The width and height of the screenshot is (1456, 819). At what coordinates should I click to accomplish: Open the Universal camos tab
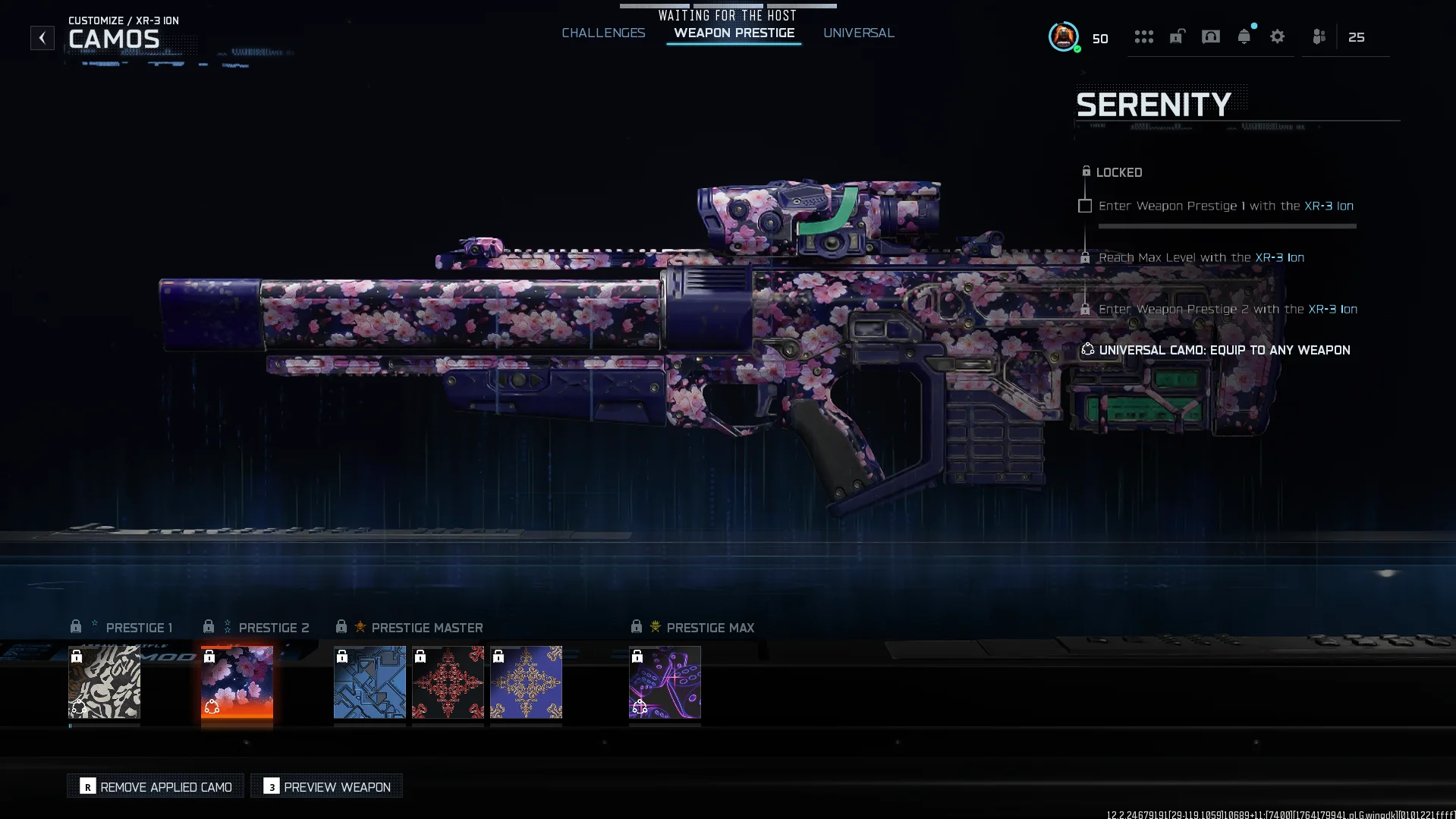(x=858, y=33)
